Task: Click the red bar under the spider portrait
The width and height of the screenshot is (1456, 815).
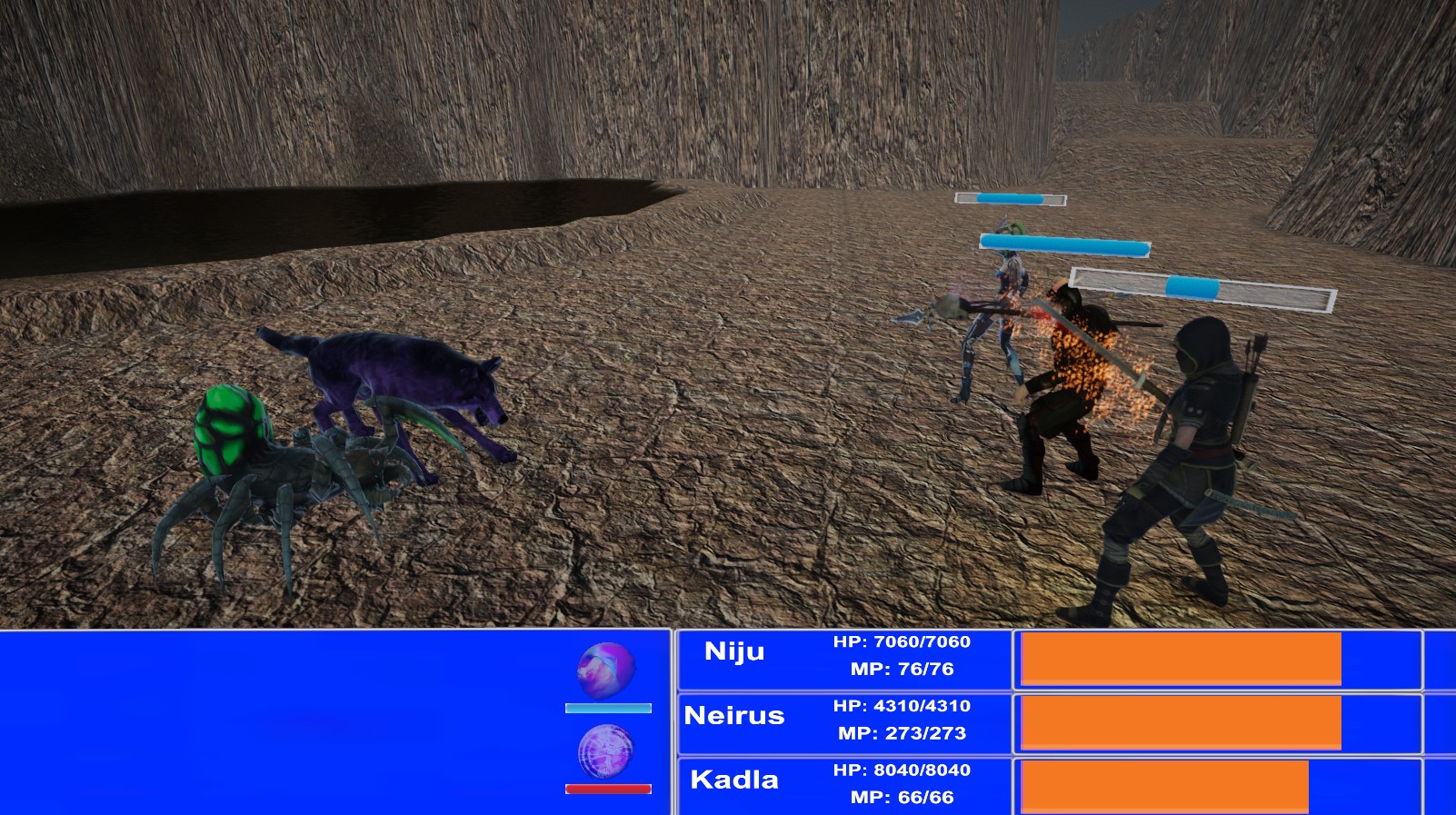Action: pyautogui.click(x=606, y=788)
